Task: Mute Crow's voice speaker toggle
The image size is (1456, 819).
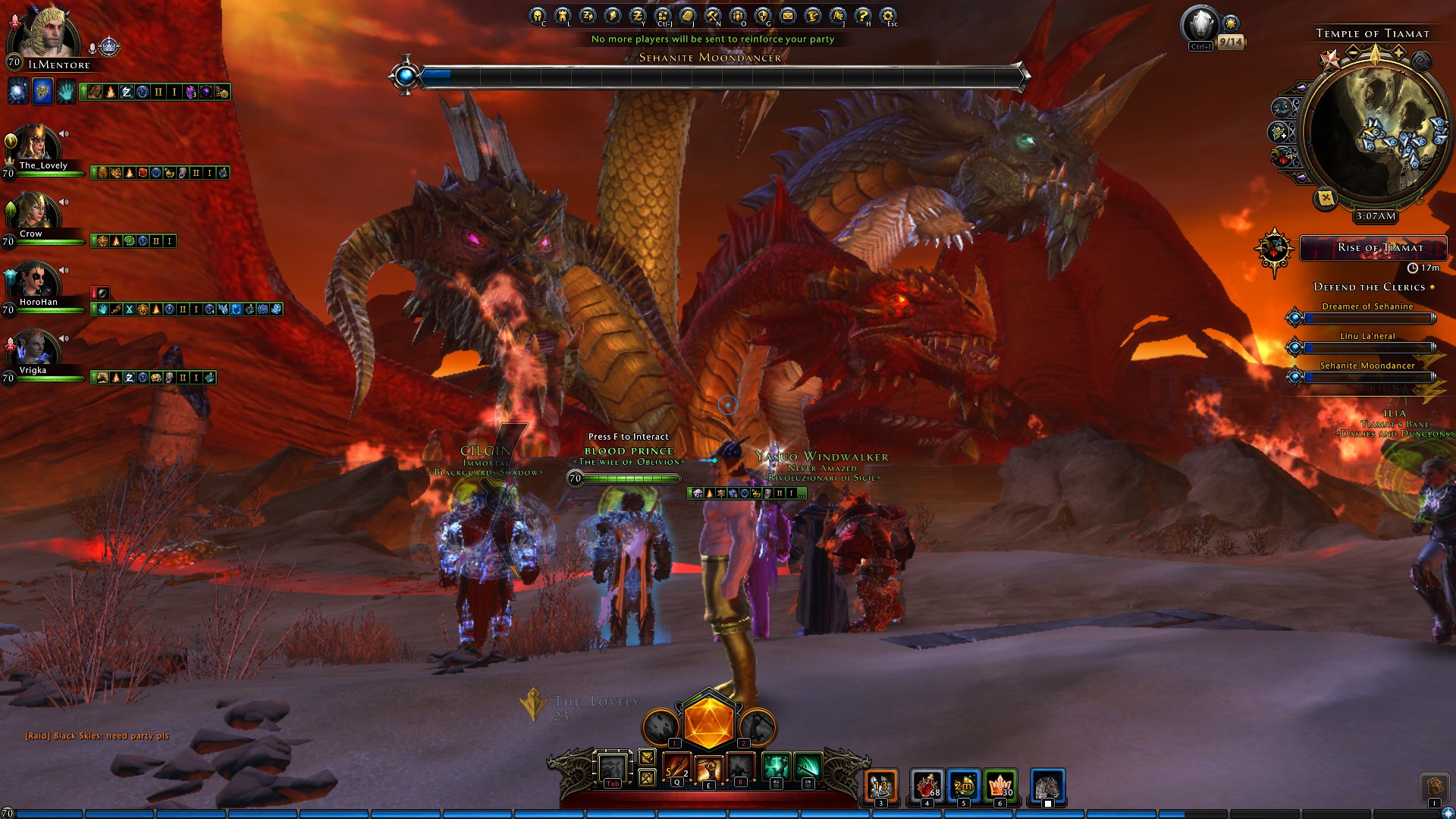Action: click(64, 202)
